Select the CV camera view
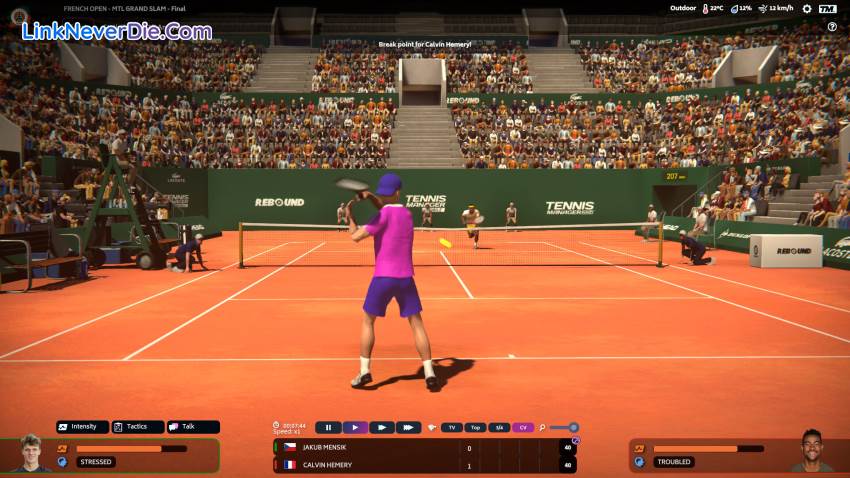This screenshot has height=478, width=850. click(523, 428)
